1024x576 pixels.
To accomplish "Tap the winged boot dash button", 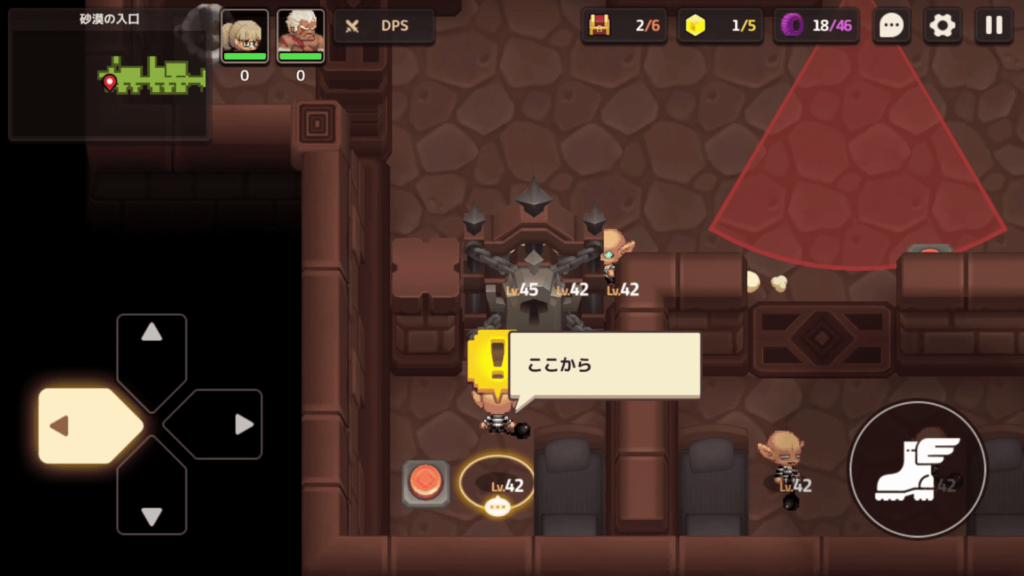I will (917, 469).
